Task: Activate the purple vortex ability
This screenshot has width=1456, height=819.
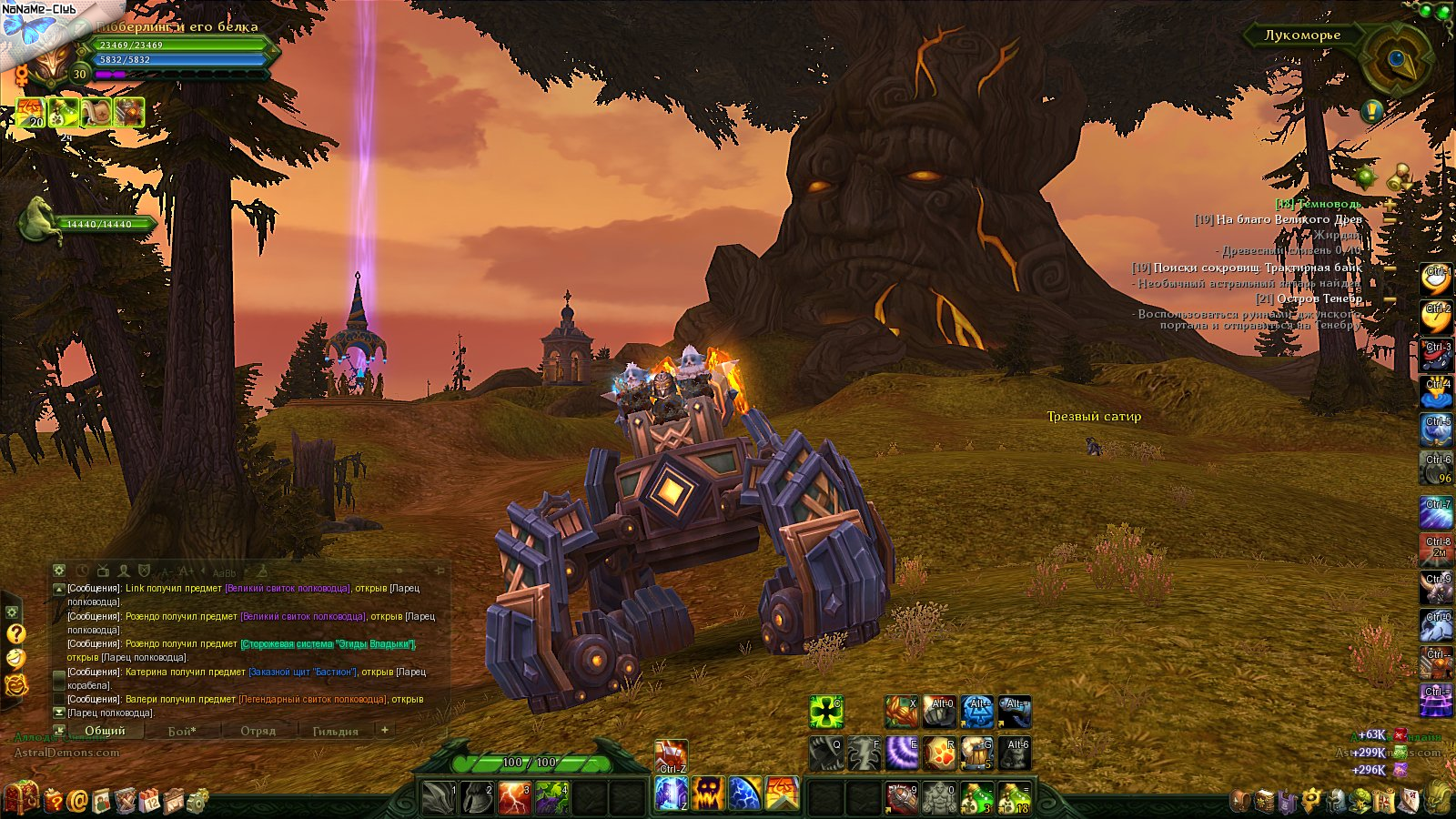Action: (x=902, y=753)
